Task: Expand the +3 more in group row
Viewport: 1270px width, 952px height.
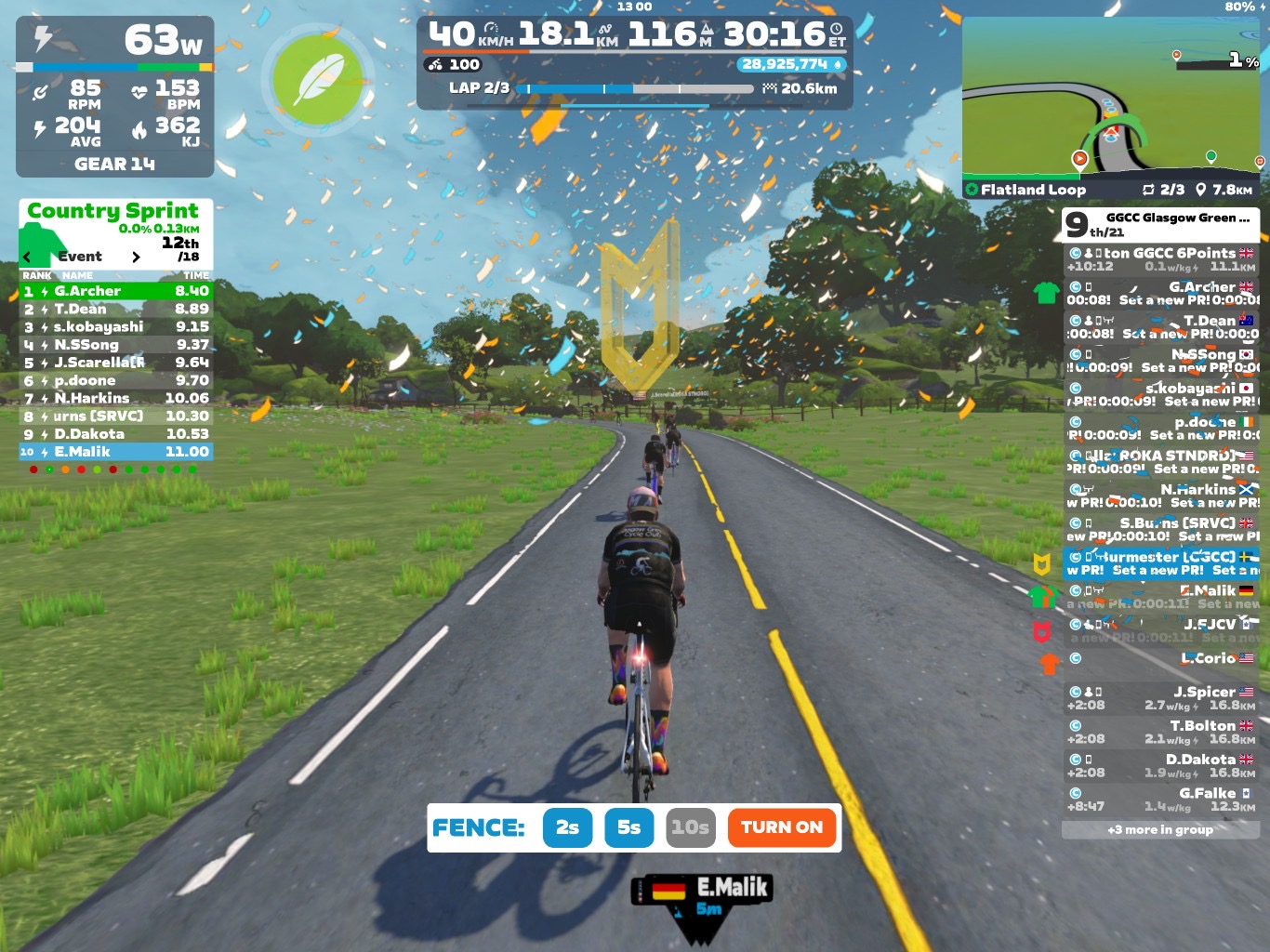Action: 1160,829
